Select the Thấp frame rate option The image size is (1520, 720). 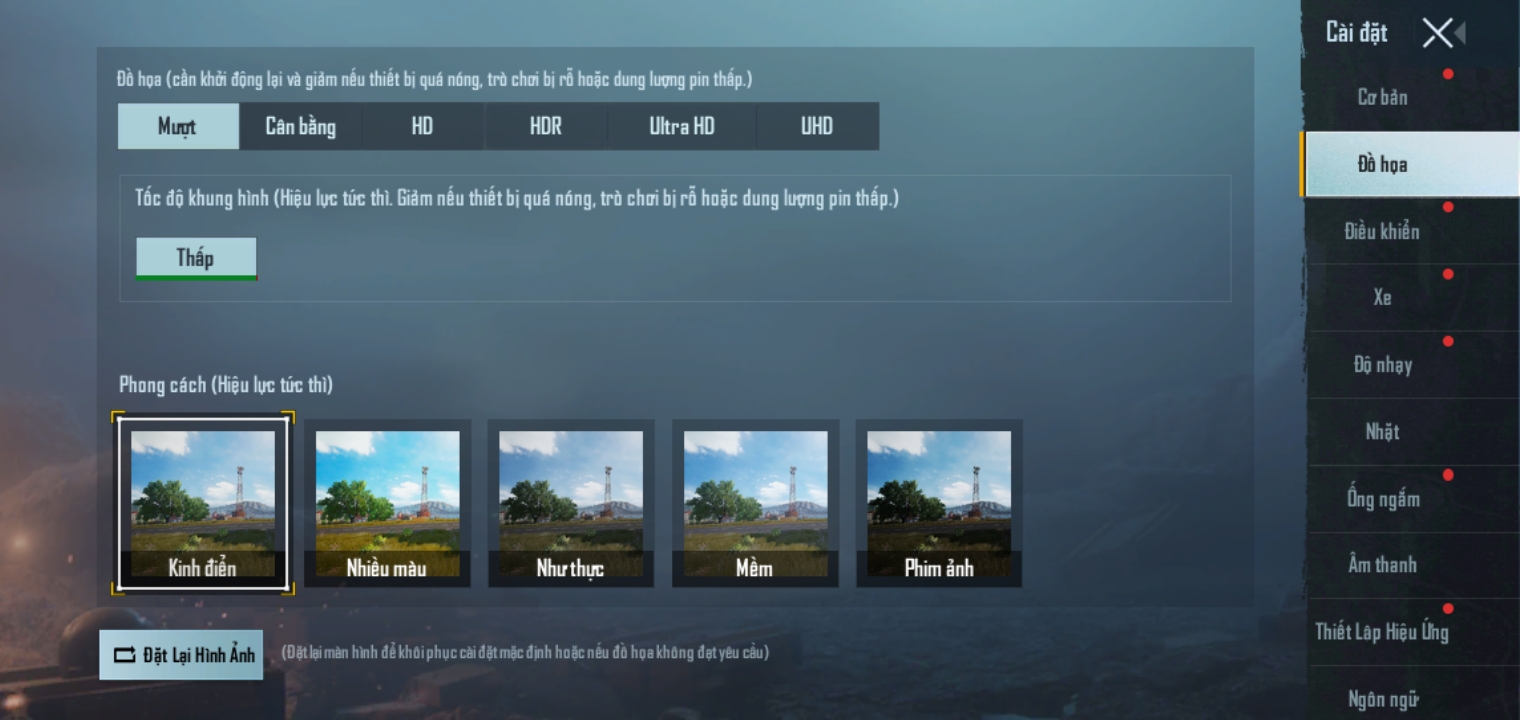pos(196,257)
